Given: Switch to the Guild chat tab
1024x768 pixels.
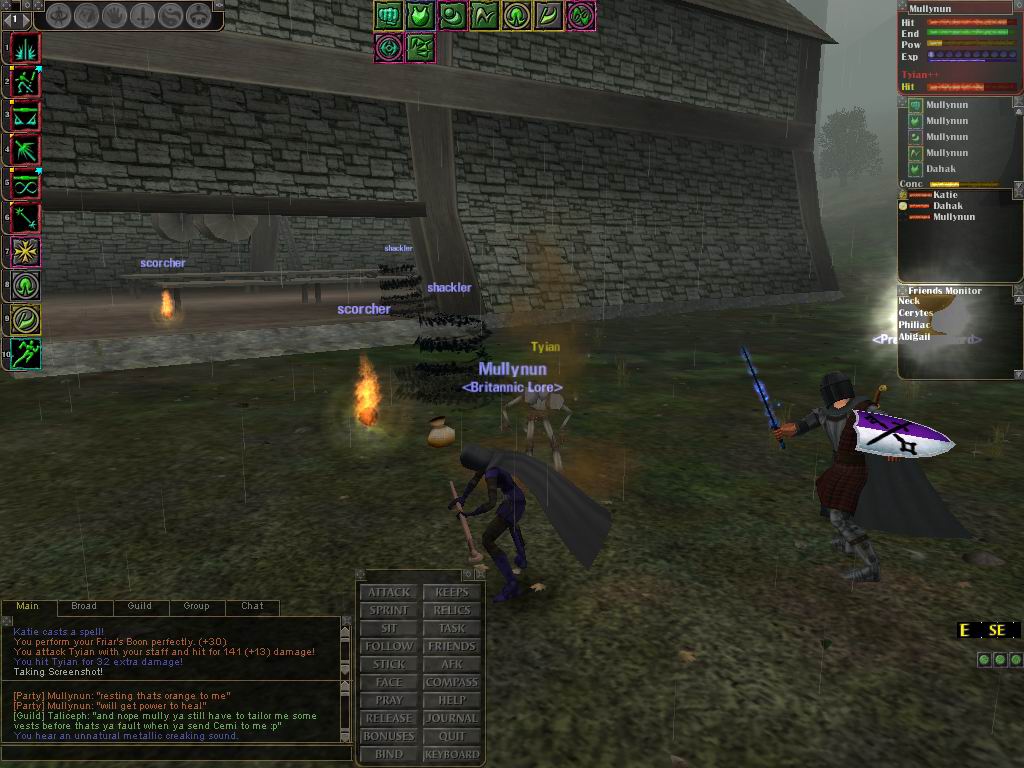Looking at the screenshot, I should pyautogui.click(x=140, y=606).
